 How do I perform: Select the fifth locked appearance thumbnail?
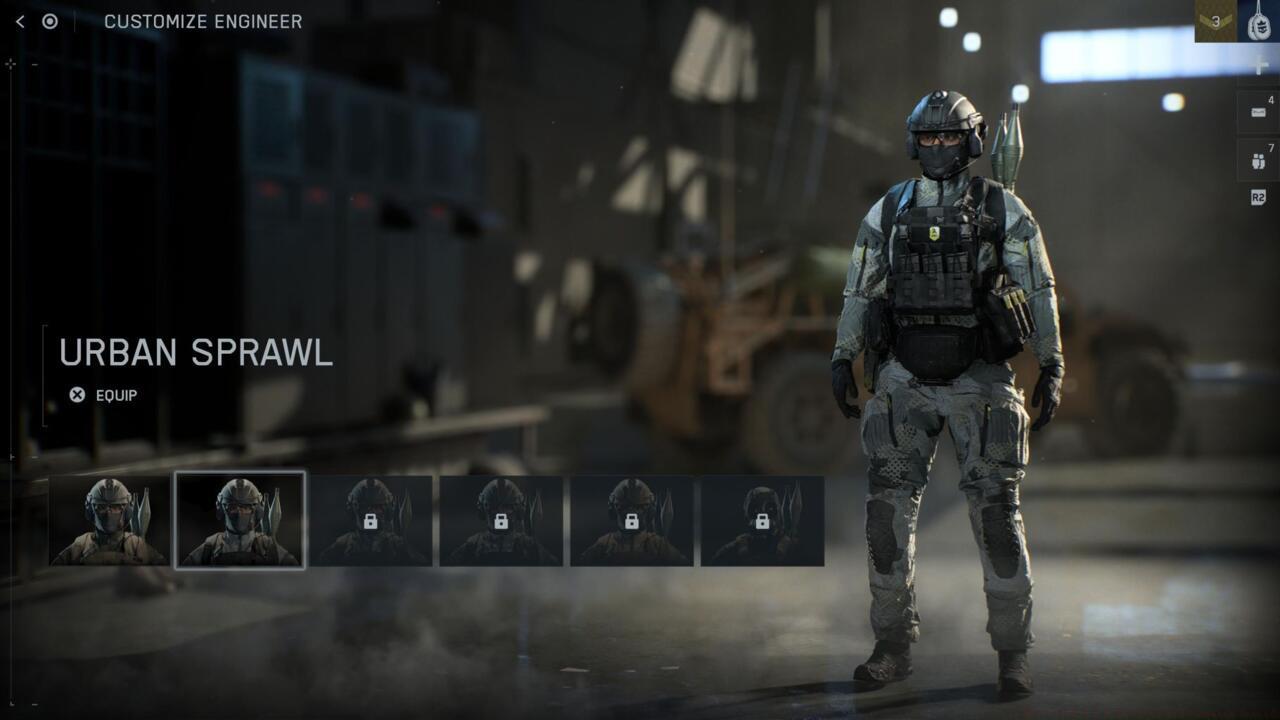point(631,521)
